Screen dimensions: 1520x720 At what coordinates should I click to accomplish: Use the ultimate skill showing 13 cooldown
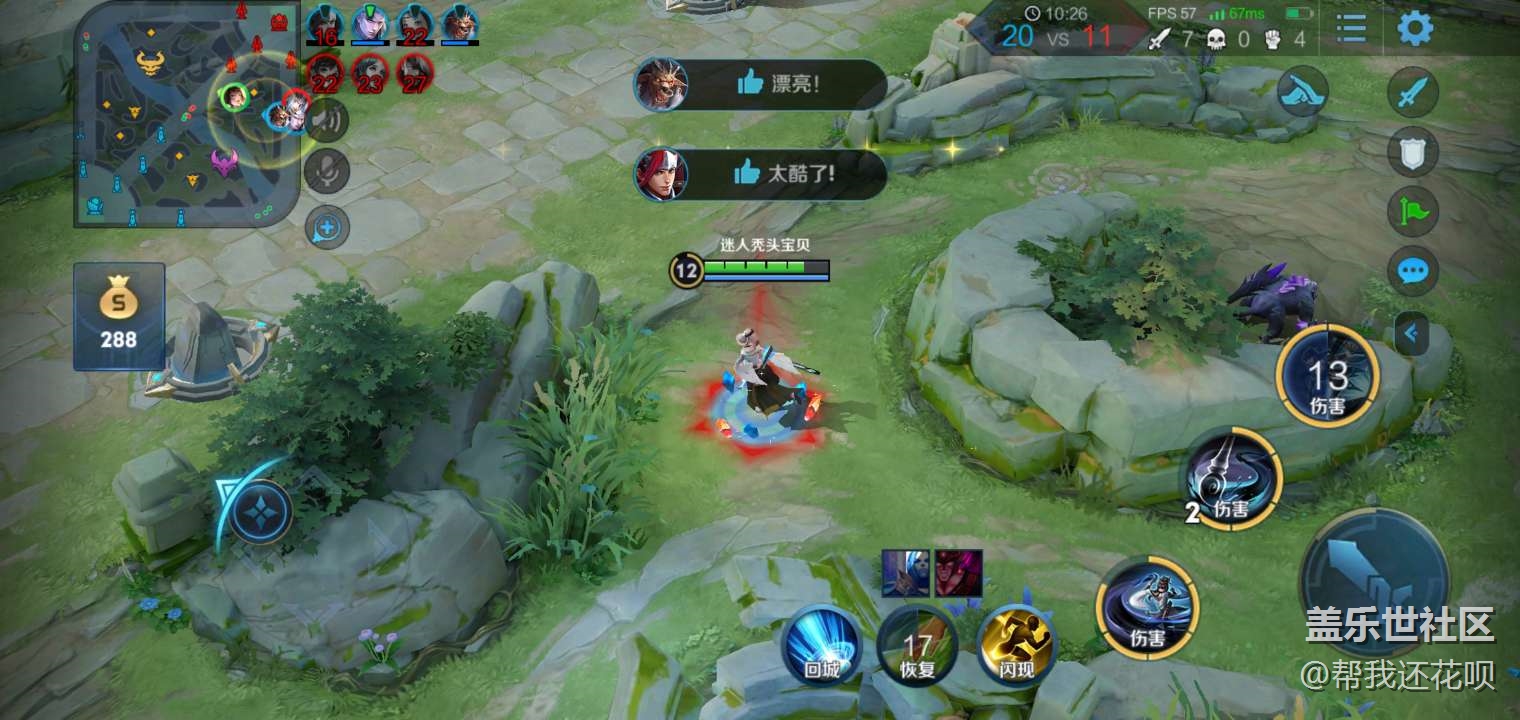pos(1329,377)
